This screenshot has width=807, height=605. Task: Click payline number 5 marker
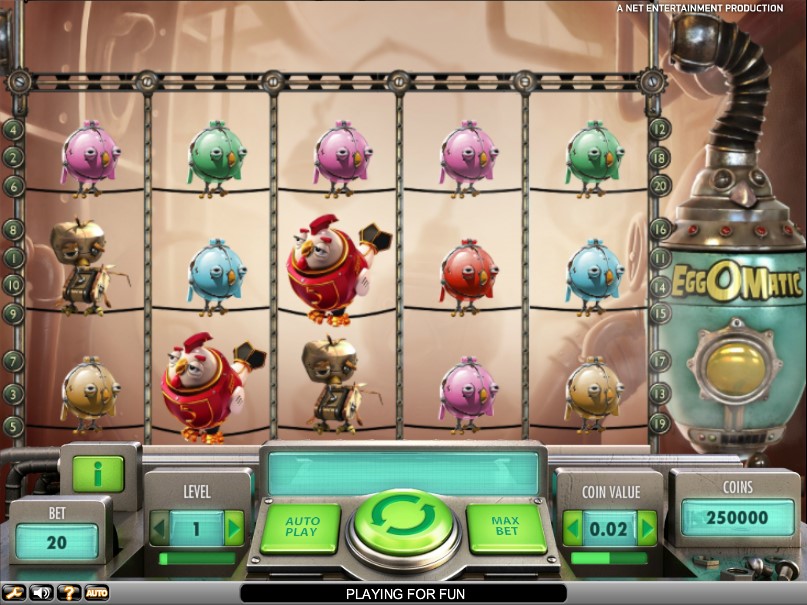[x=13, y=425]
